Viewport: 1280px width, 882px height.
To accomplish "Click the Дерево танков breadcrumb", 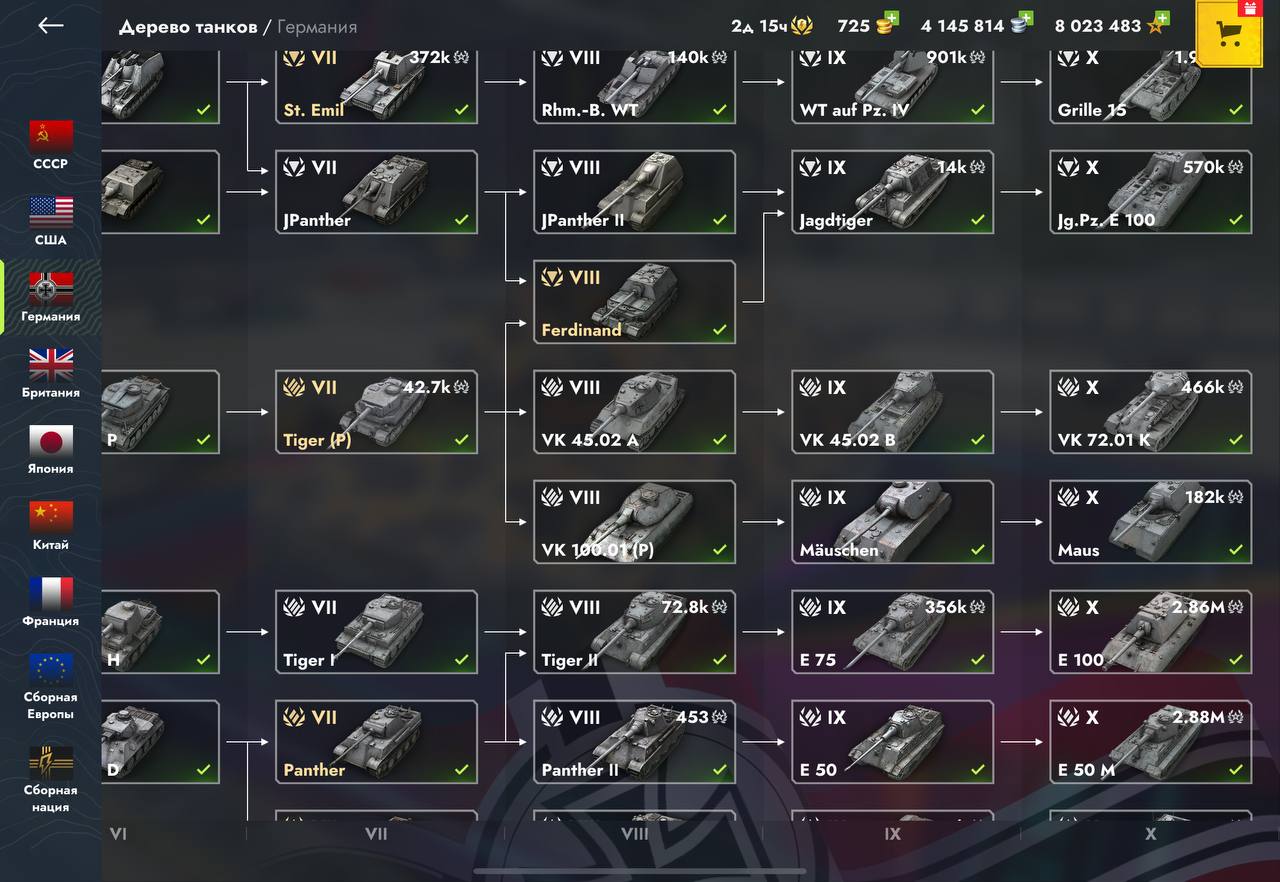I will 188,27.
